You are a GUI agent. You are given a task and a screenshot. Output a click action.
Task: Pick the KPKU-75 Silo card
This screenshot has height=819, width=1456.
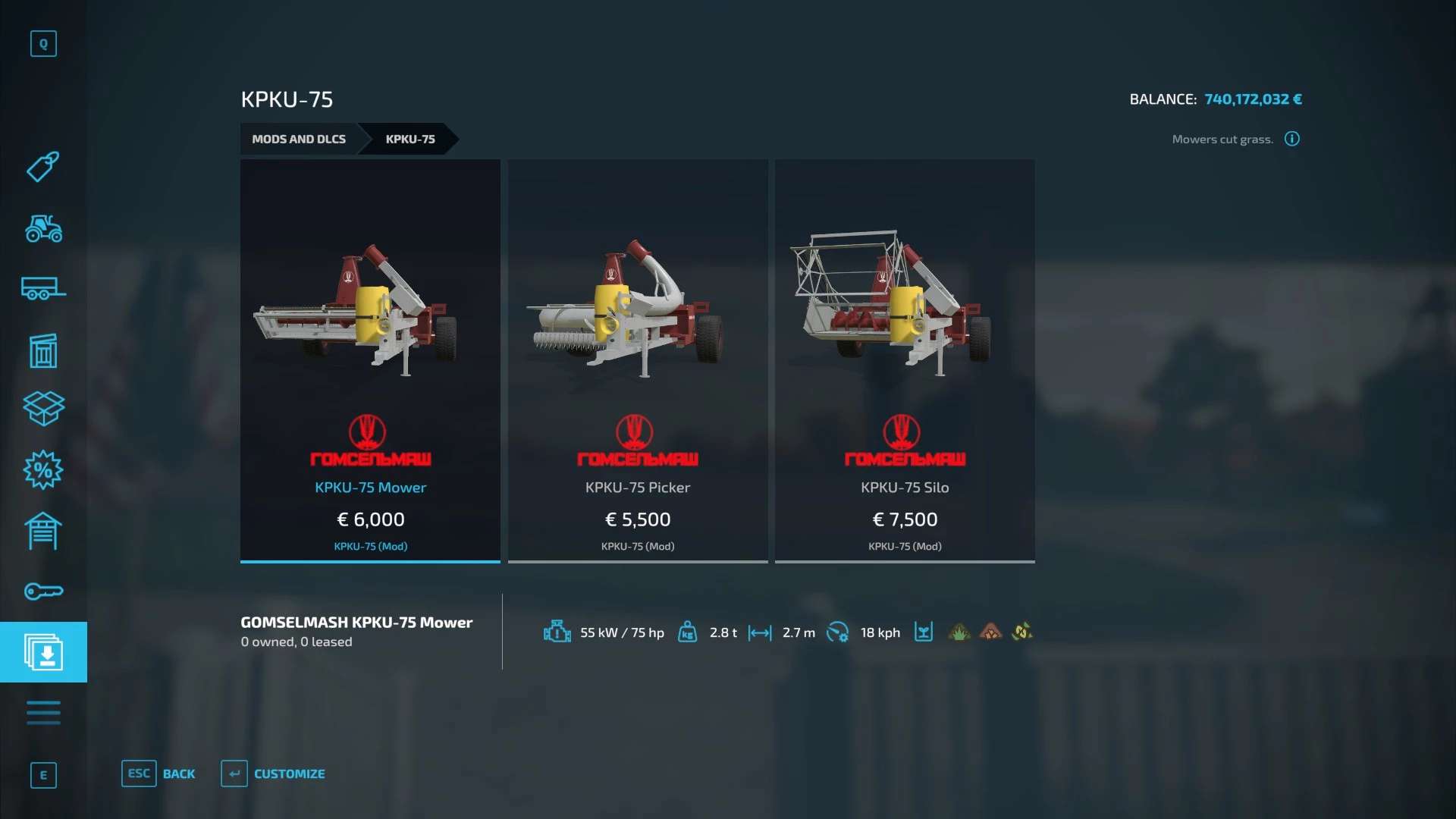point(905,360)
